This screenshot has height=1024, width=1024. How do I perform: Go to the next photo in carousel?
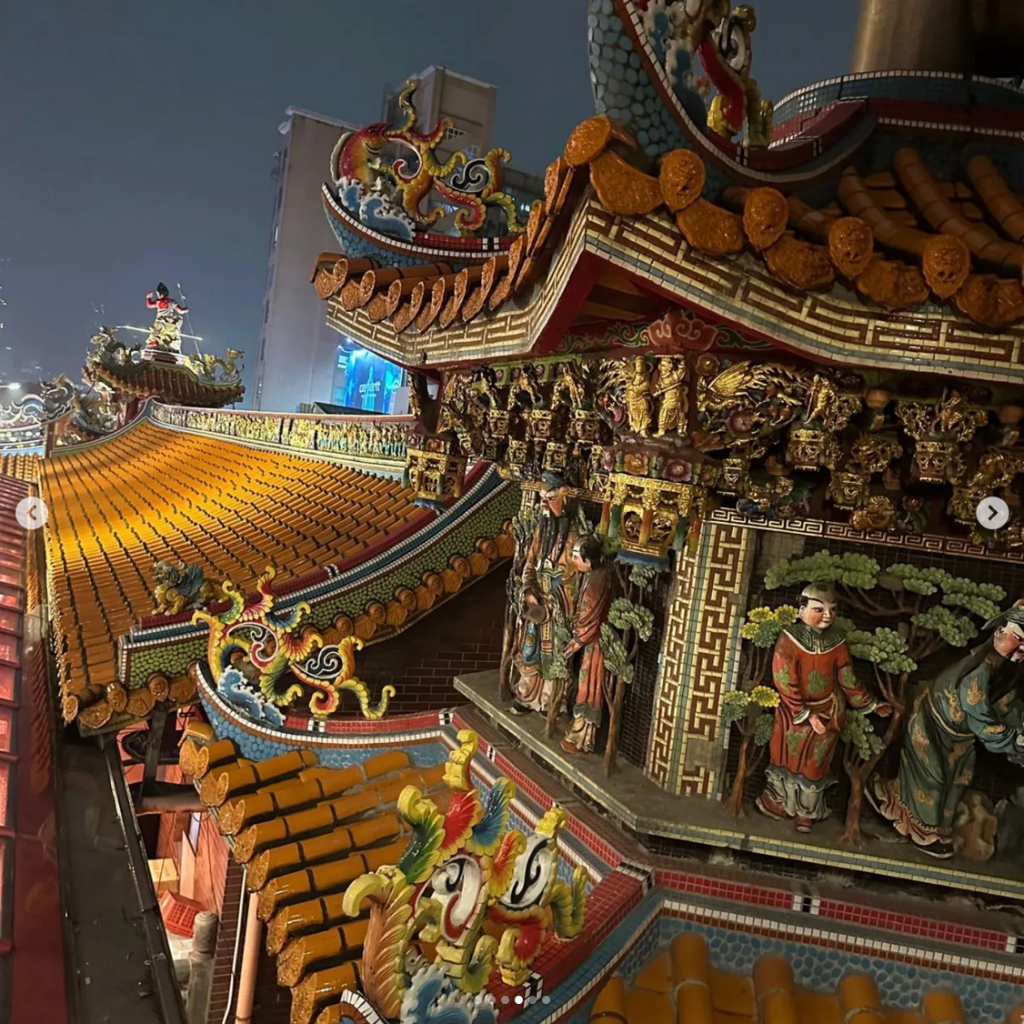(x=992, y=513)
